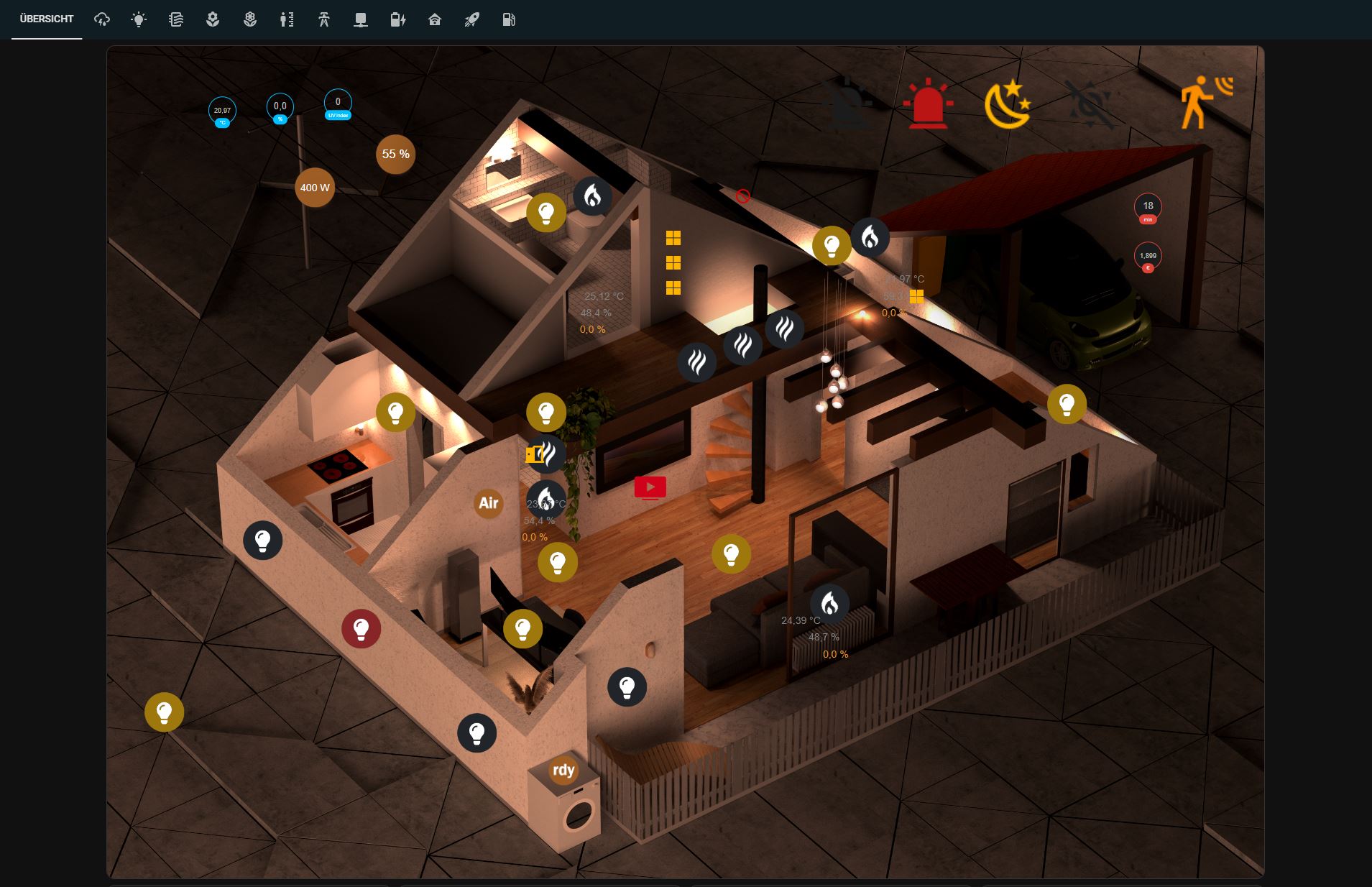
Task: Open the red YouTube media icon in the living room
Action: [649, 487]
